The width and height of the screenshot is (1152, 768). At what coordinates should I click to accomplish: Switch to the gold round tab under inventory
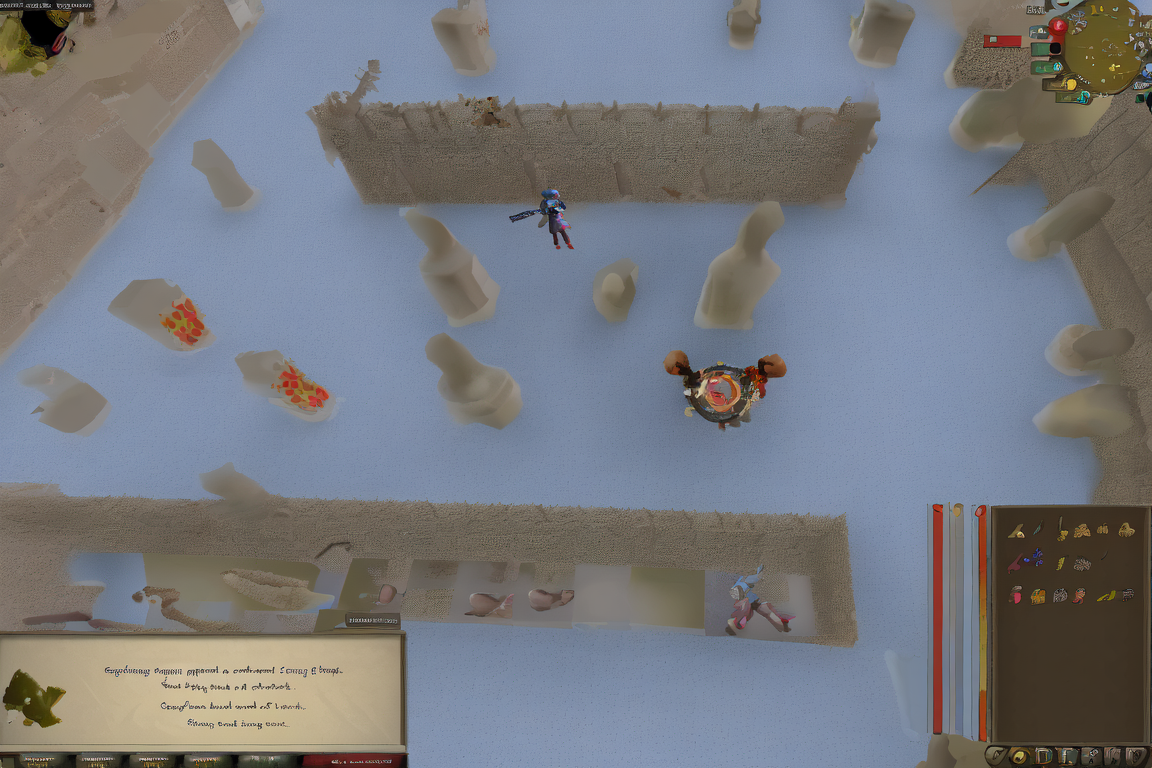tap(1019, 756)
